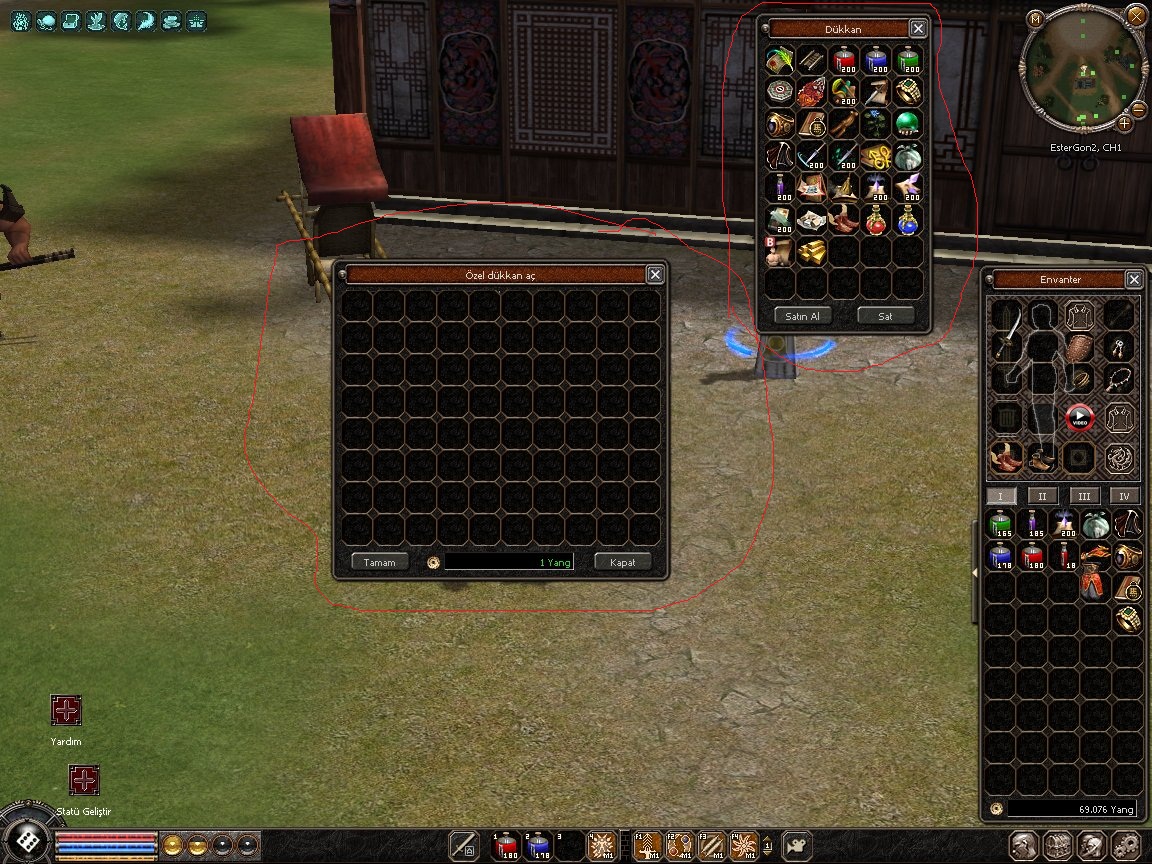Click the Sat button in shop
This screenshot has height=864, width=1152.
(885, 316)
